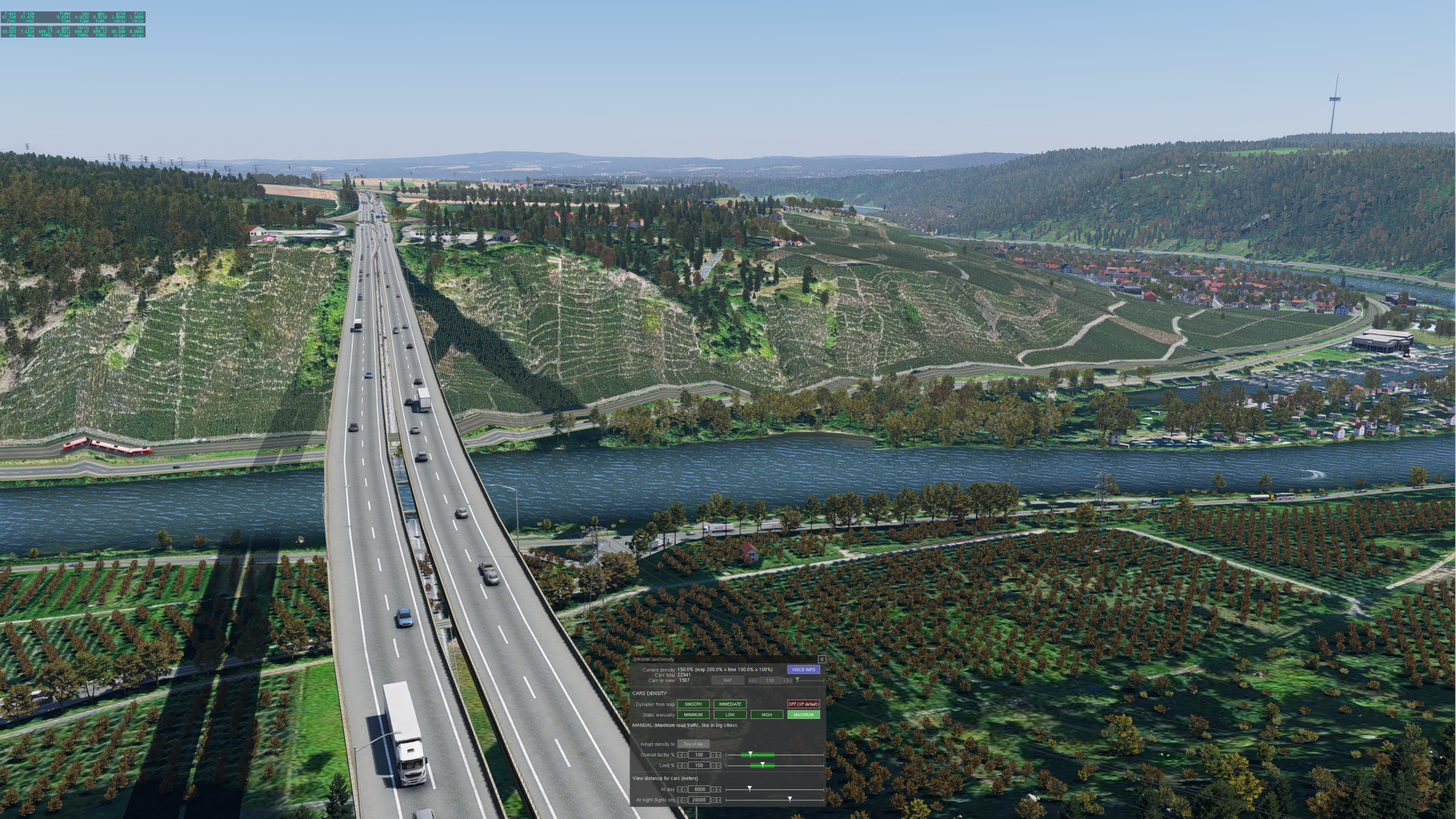Click the Limit % slider handle

[x=762, y=765]
